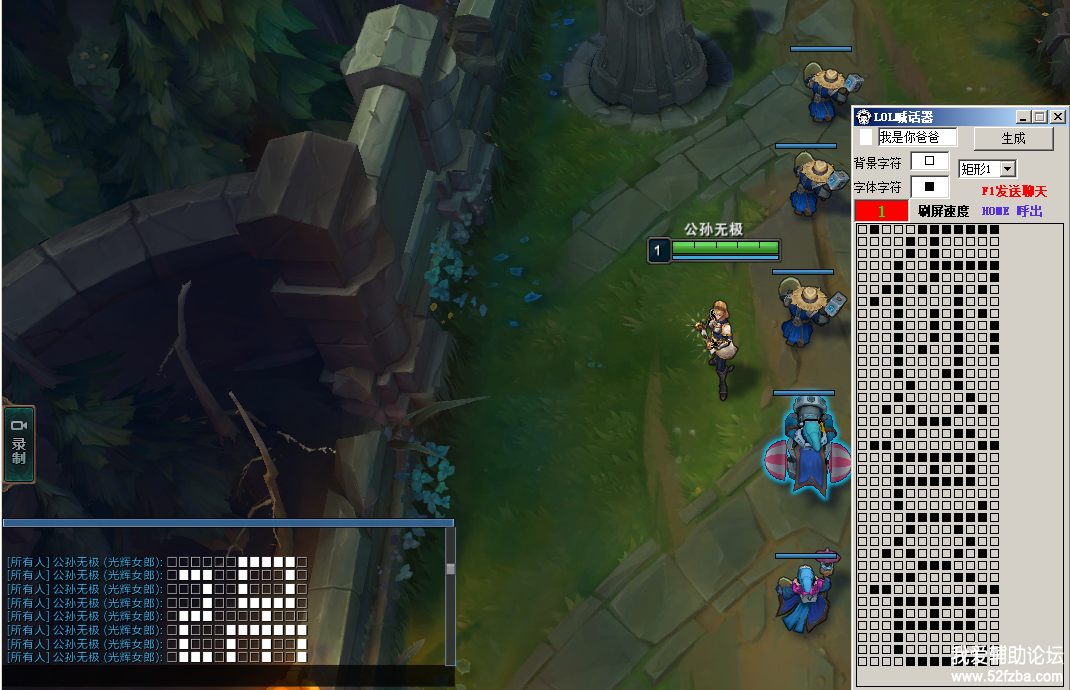Click the 生成 button in LOL喊话器
The height and width of the screenshot is (690, 1070).
tap(1013, 138)
